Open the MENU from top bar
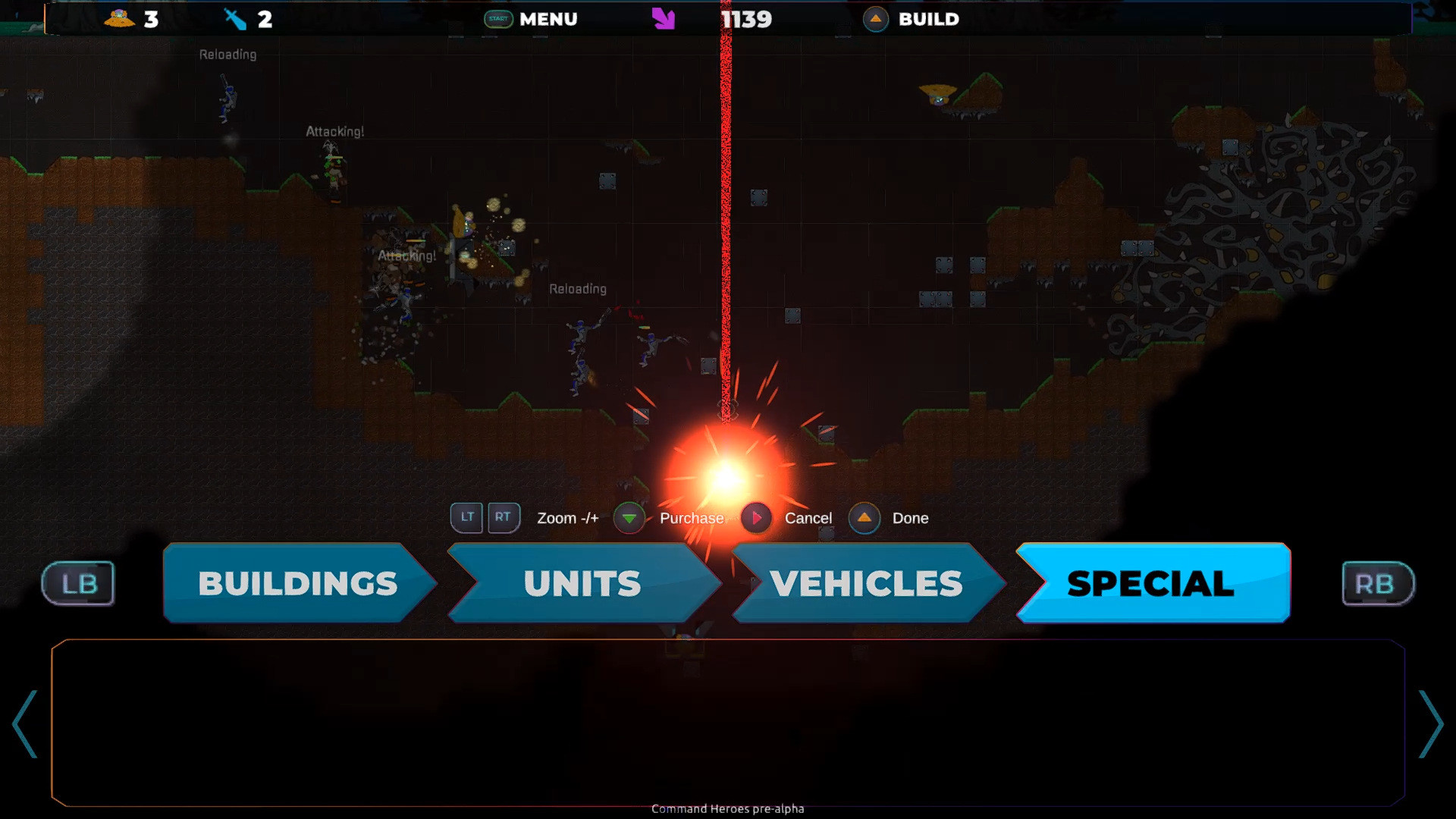 coord(548,19)
